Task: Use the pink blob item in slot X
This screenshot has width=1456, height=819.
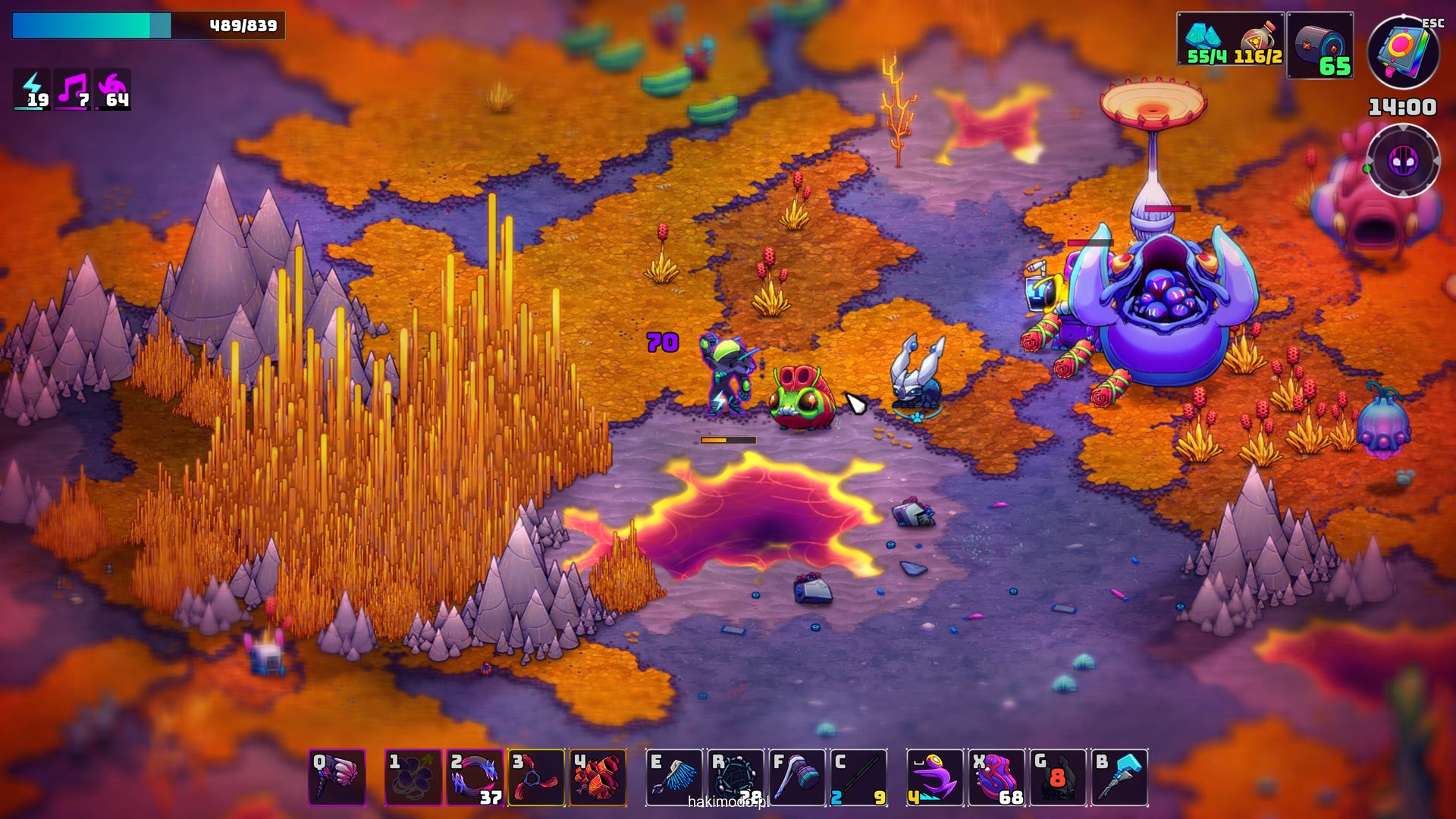Action: pyautogui.click(x=996, y=777)
